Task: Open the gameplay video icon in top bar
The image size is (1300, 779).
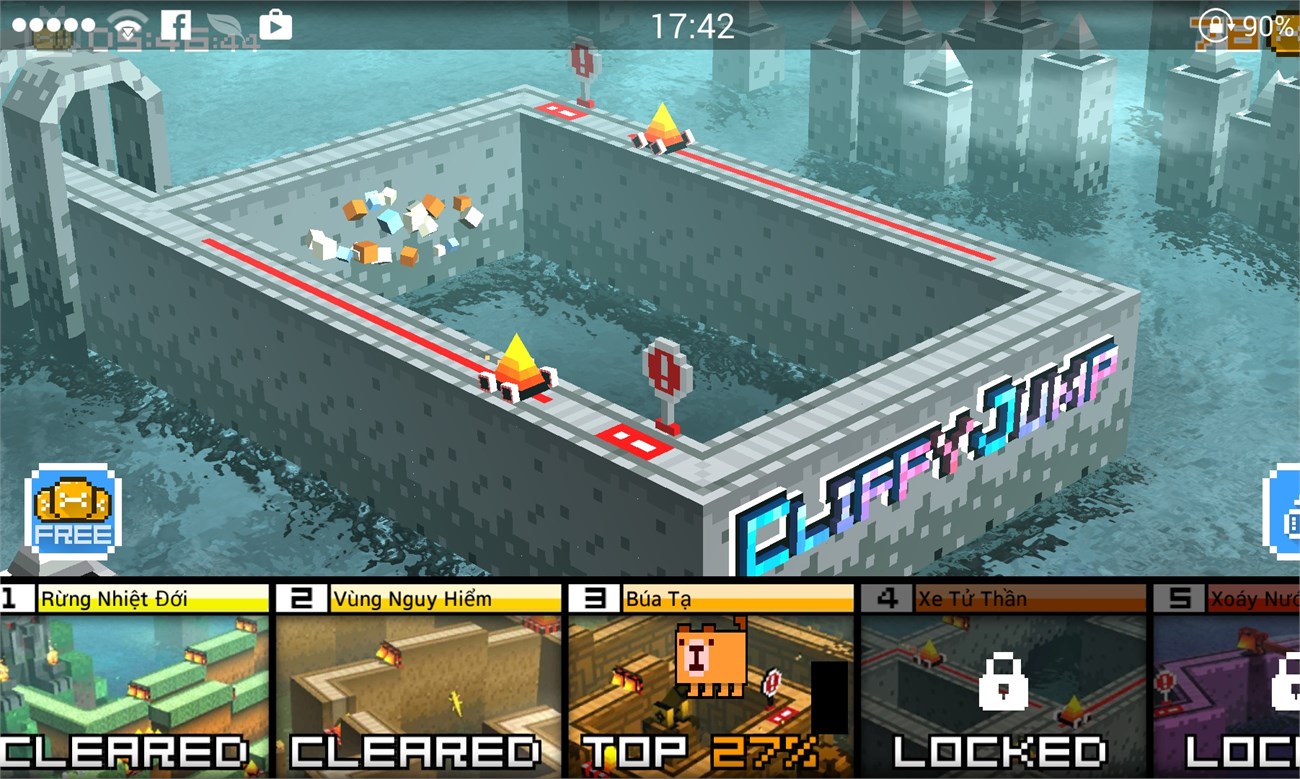Action: click(x=278, y=25)
